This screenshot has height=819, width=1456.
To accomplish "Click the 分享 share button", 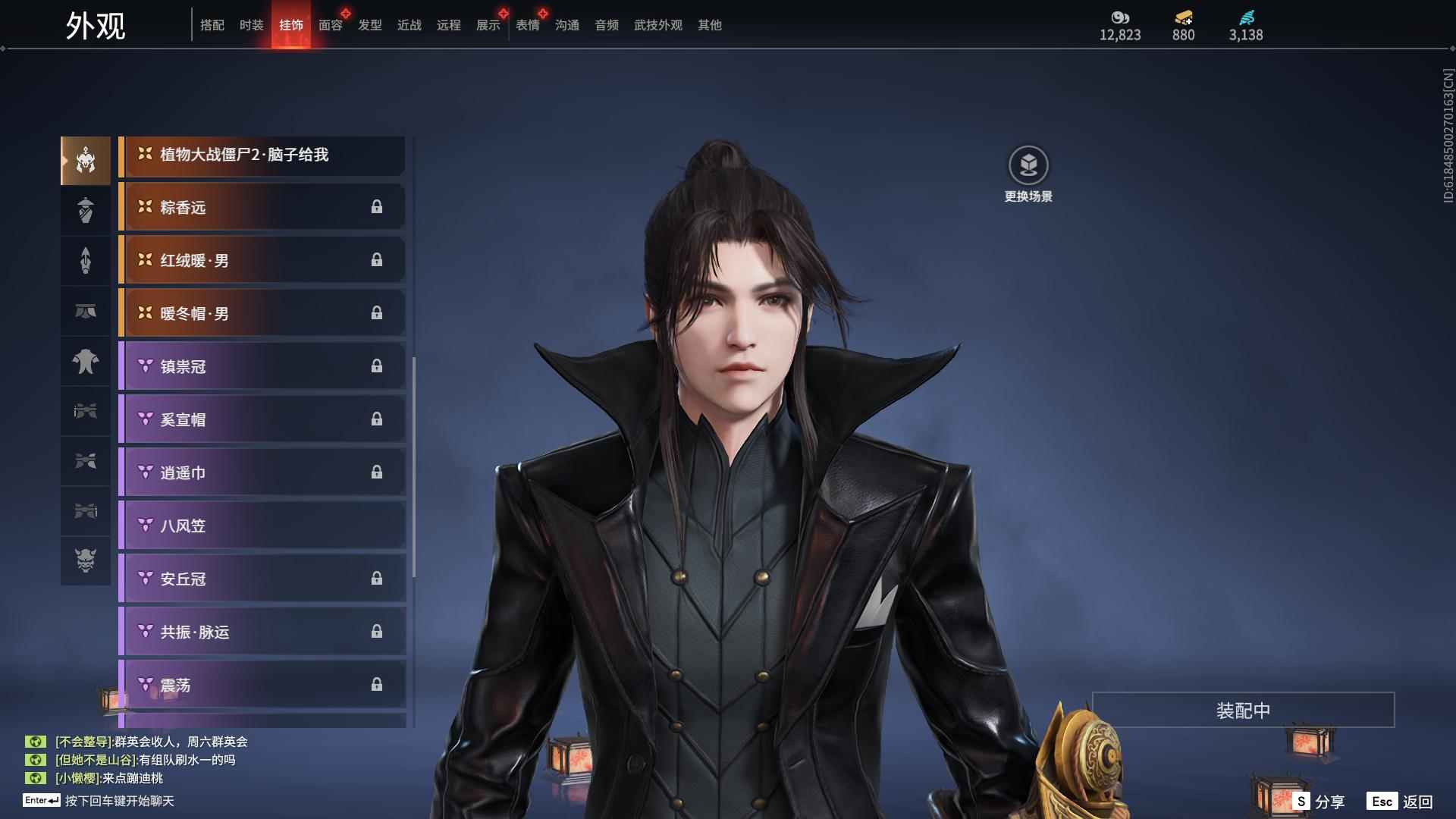I will 1319,801.
